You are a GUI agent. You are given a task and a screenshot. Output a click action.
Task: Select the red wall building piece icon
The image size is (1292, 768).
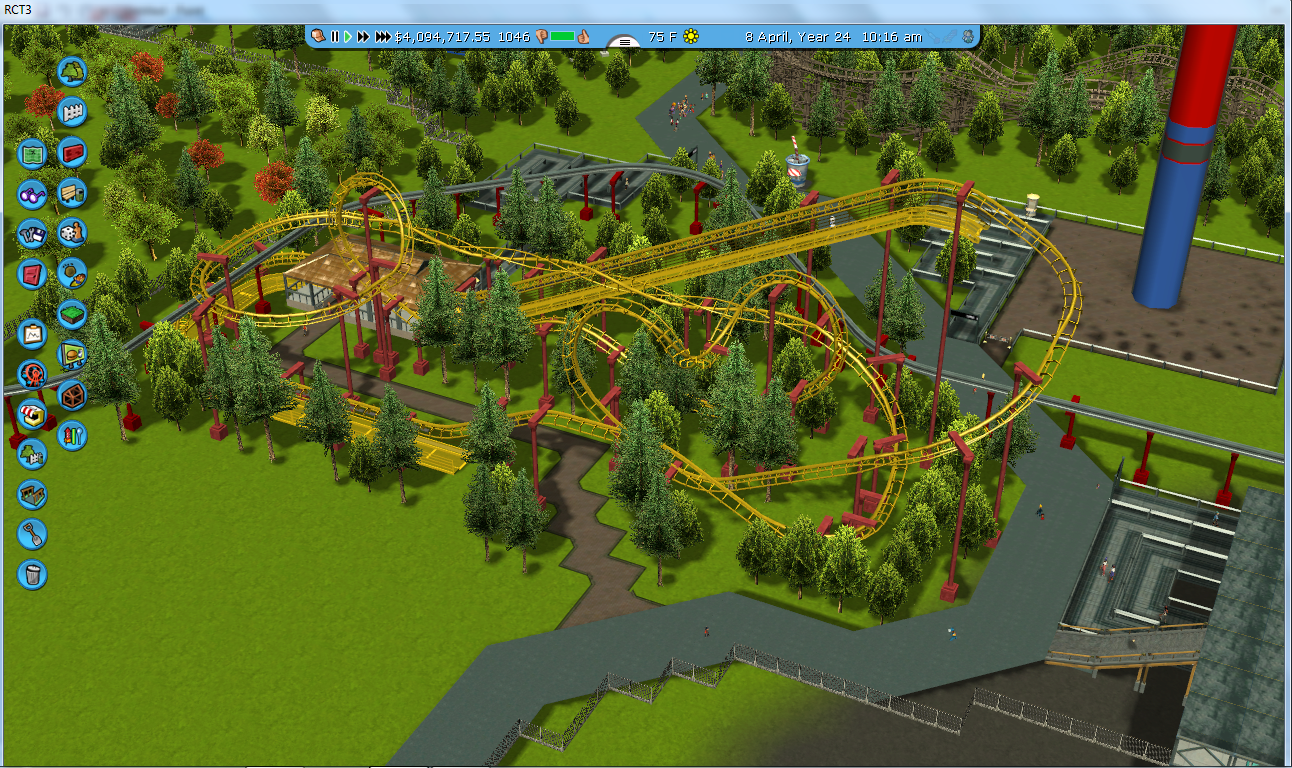(72, 153)
